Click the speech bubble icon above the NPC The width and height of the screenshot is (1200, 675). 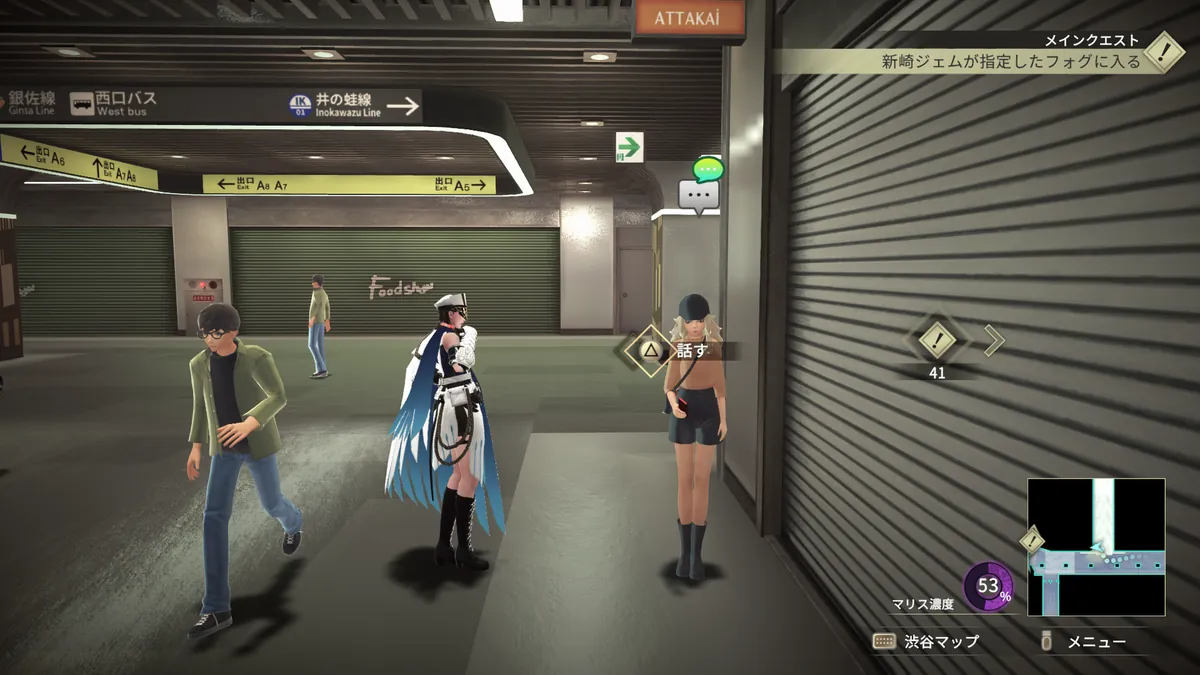point(699,194)
